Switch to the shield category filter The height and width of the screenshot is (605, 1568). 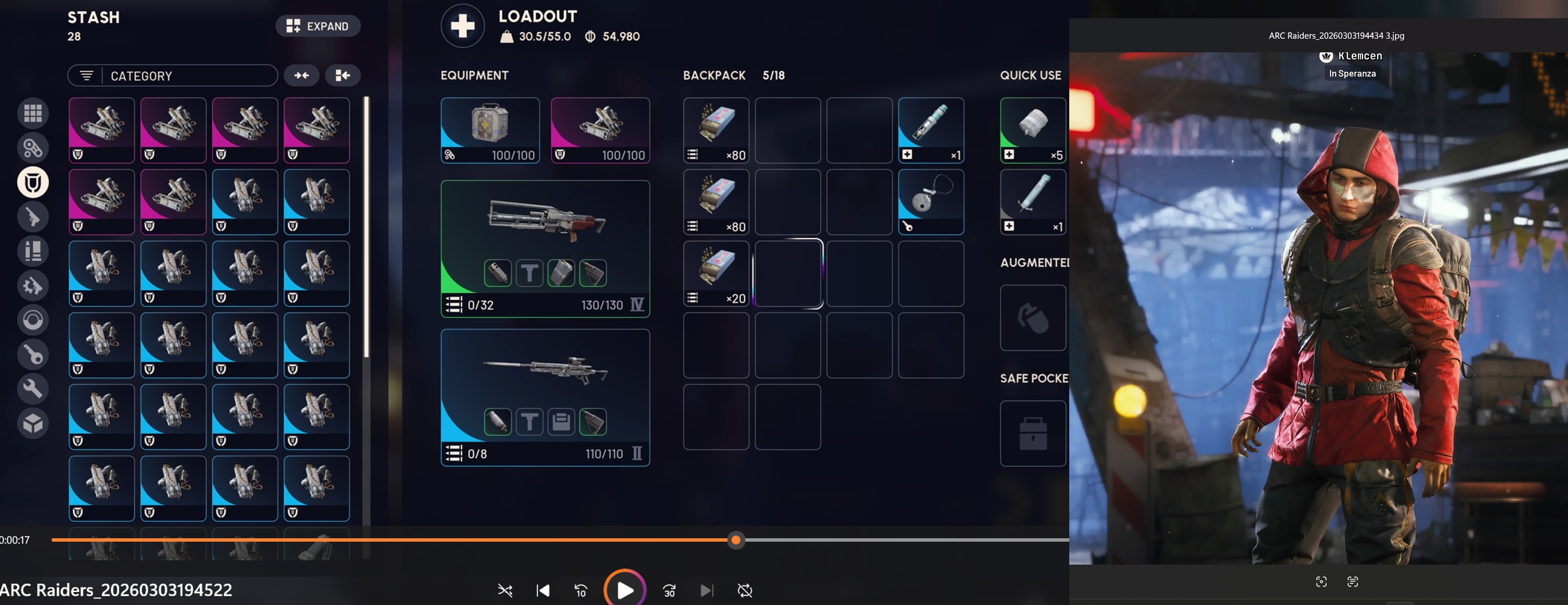(33, 182)
